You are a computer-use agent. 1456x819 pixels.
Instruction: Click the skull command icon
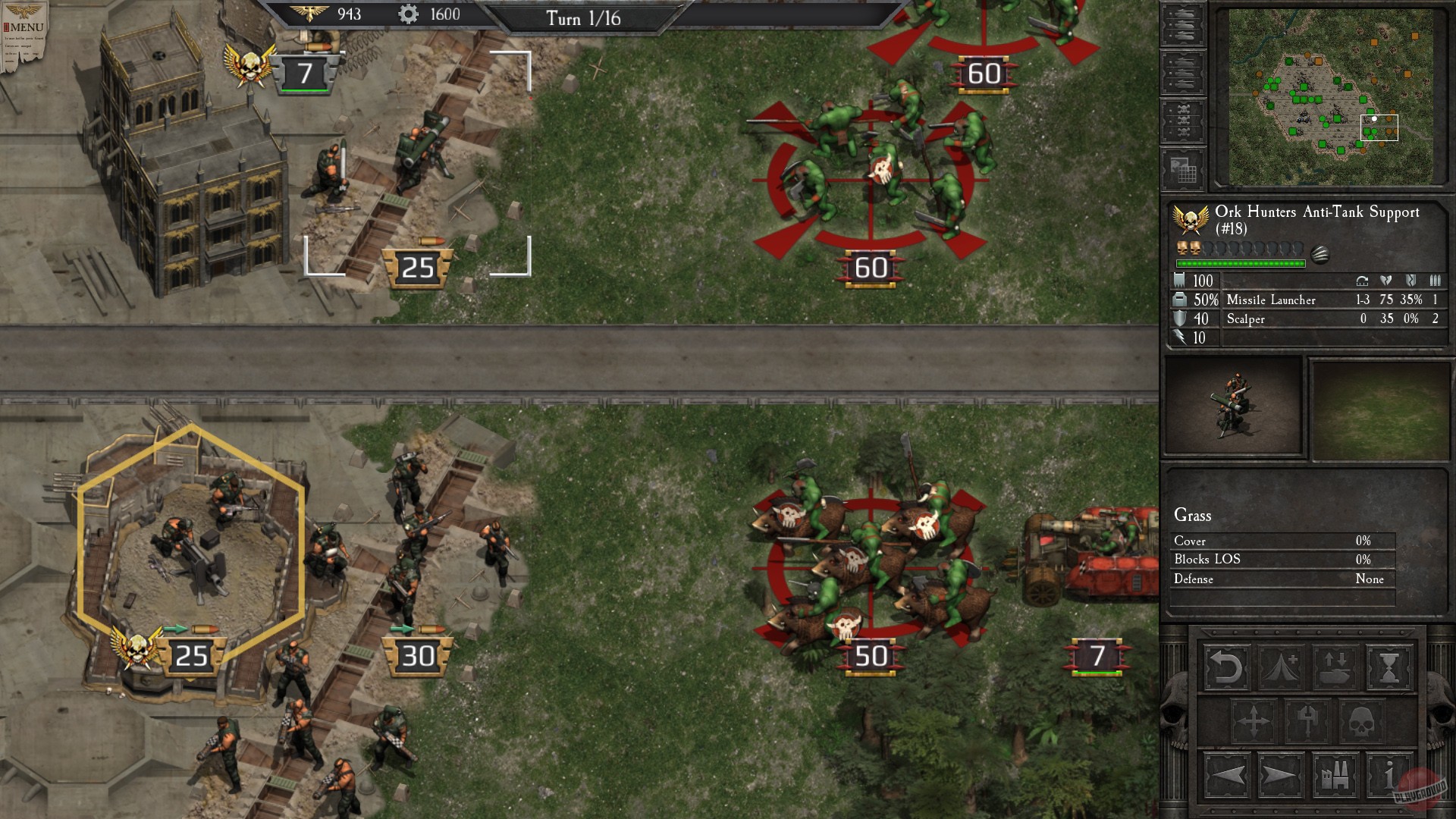pos(1362,721)
